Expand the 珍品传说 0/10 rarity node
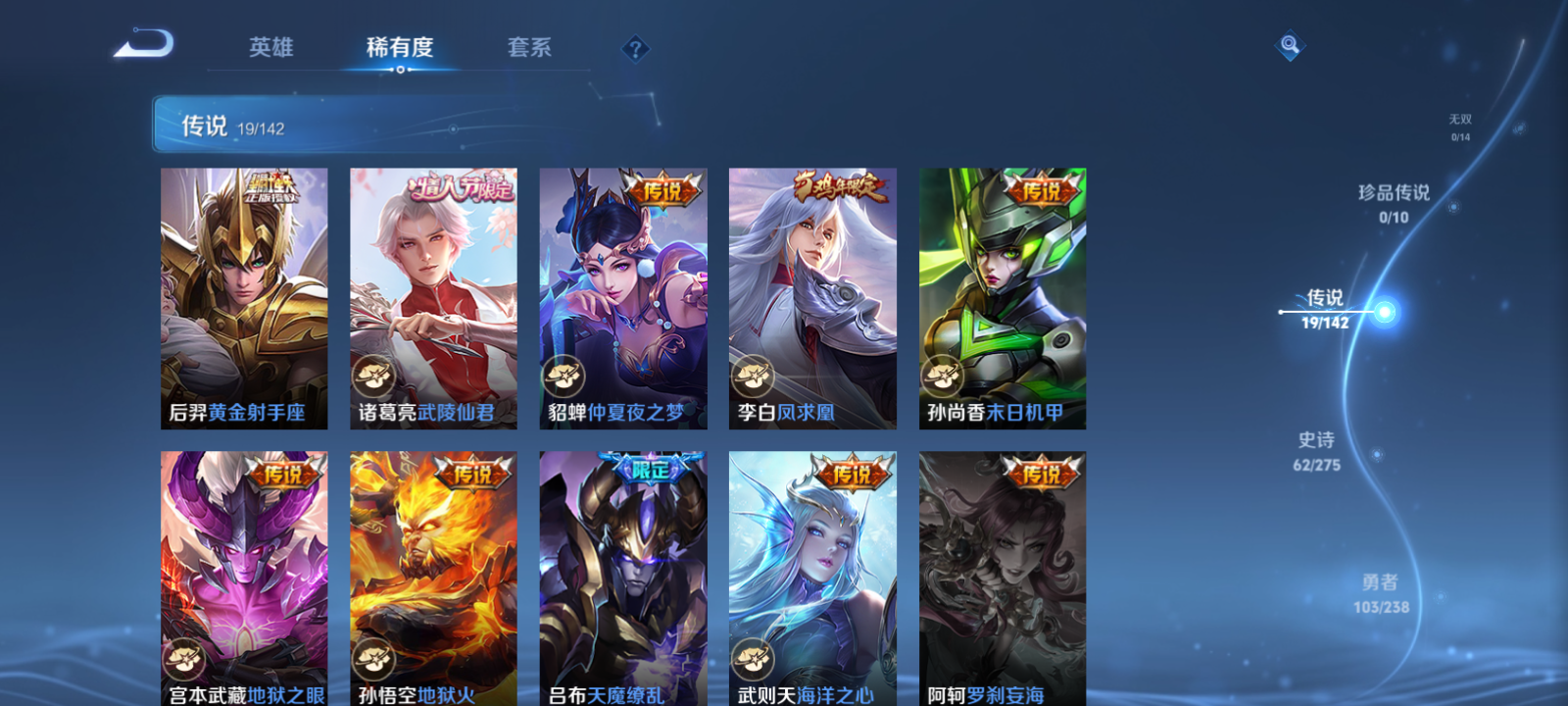 coord(1394,204)
